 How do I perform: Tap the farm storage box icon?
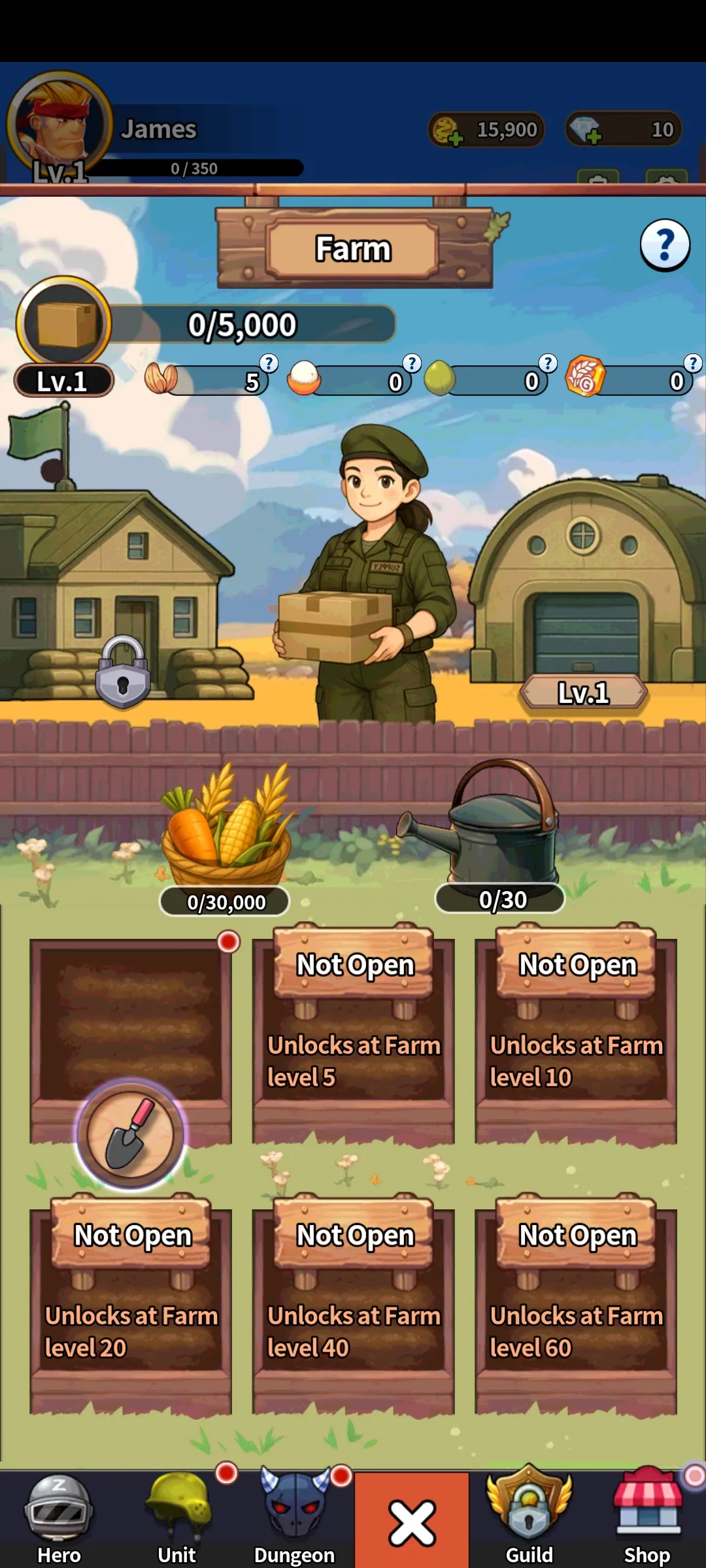pos(63,324)
